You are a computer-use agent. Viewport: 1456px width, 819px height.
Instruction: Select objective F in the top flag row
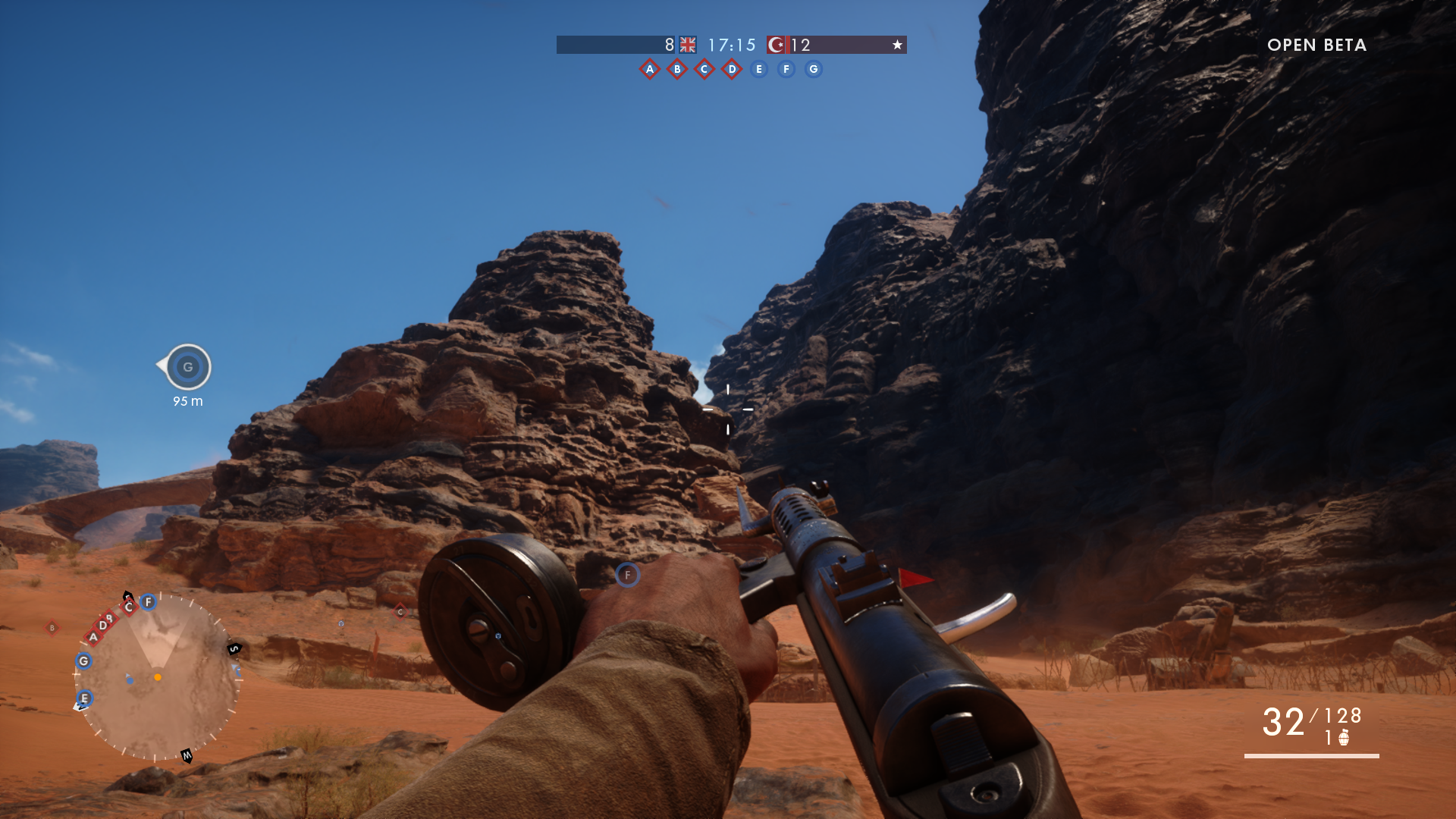(x=786, y=69)
